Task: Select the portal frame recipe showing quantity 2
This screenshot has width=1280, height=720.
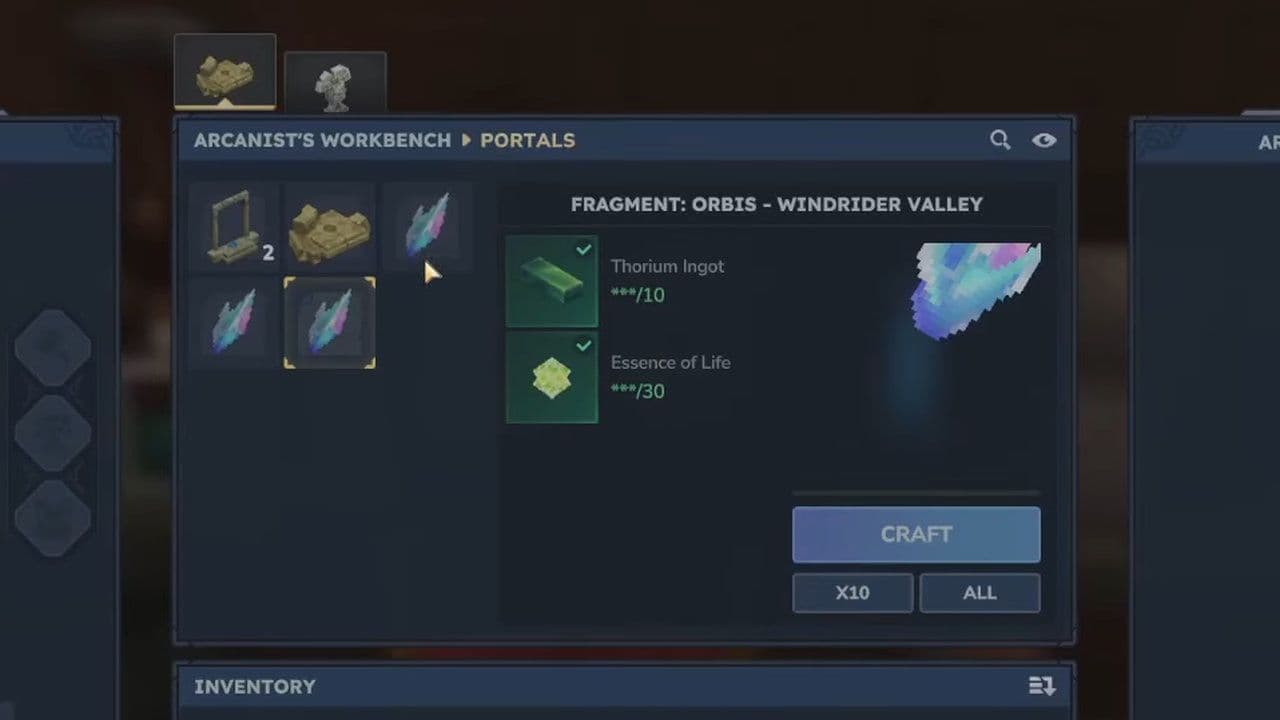Action: (237, 228)
